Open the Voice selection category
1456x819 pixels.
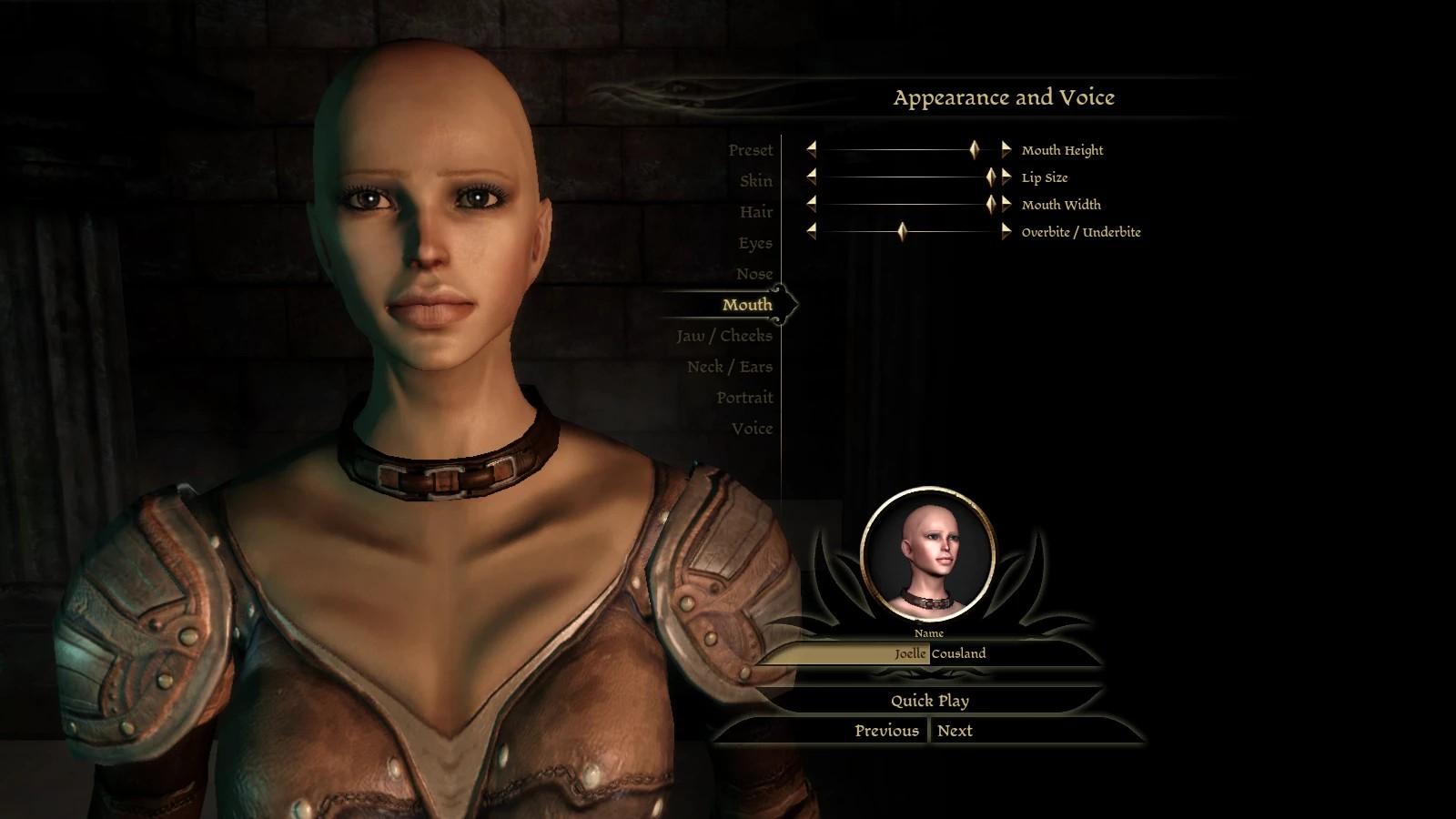[752, 429]
